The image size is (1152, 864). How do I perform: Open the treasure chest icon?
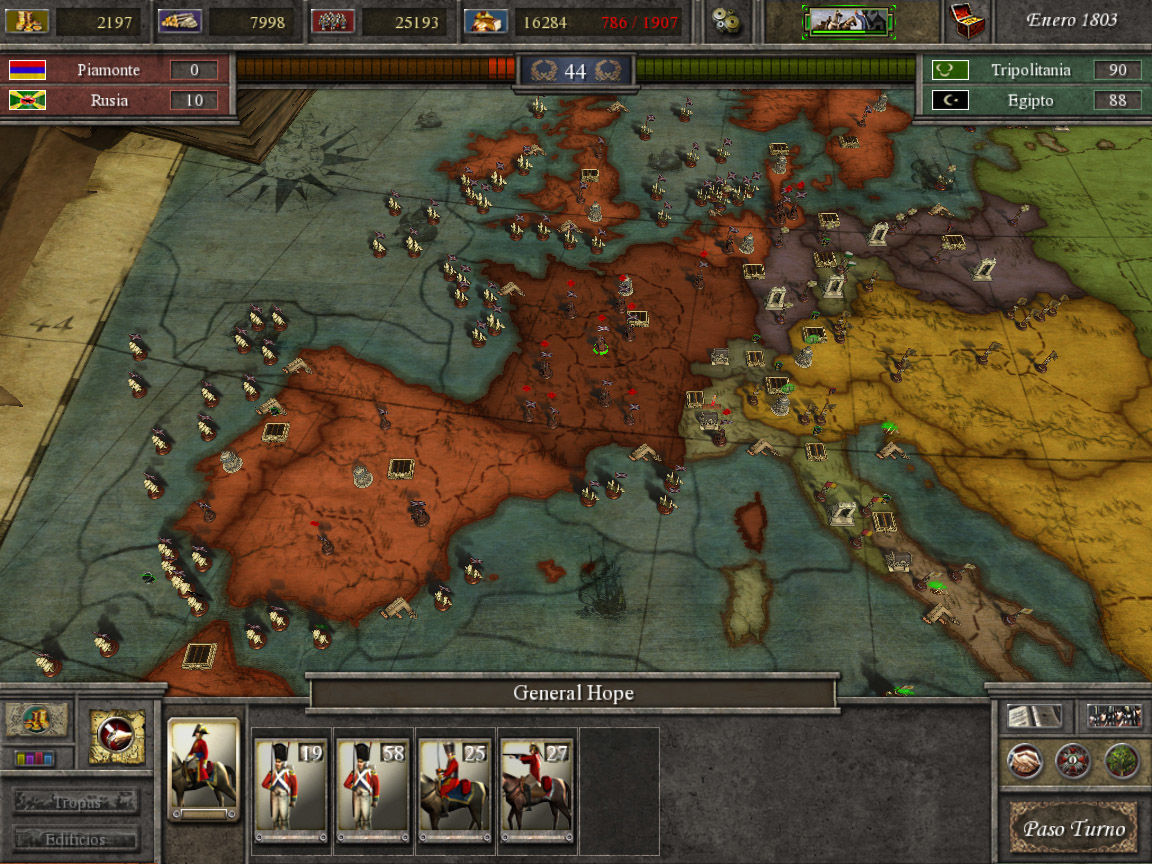pos(966,21)
